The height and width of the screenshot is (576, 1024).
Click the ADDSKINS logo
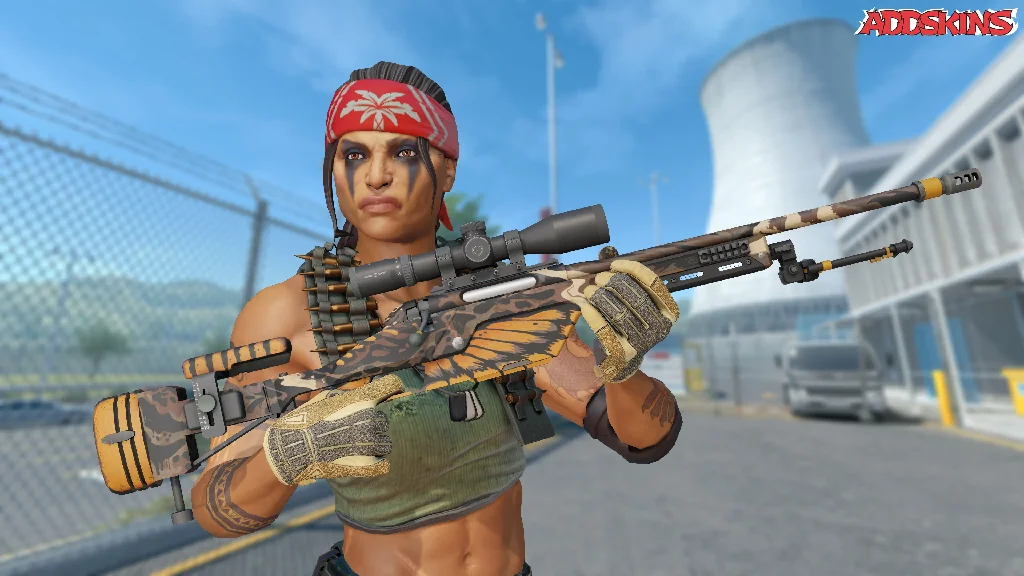pos(936,22)
